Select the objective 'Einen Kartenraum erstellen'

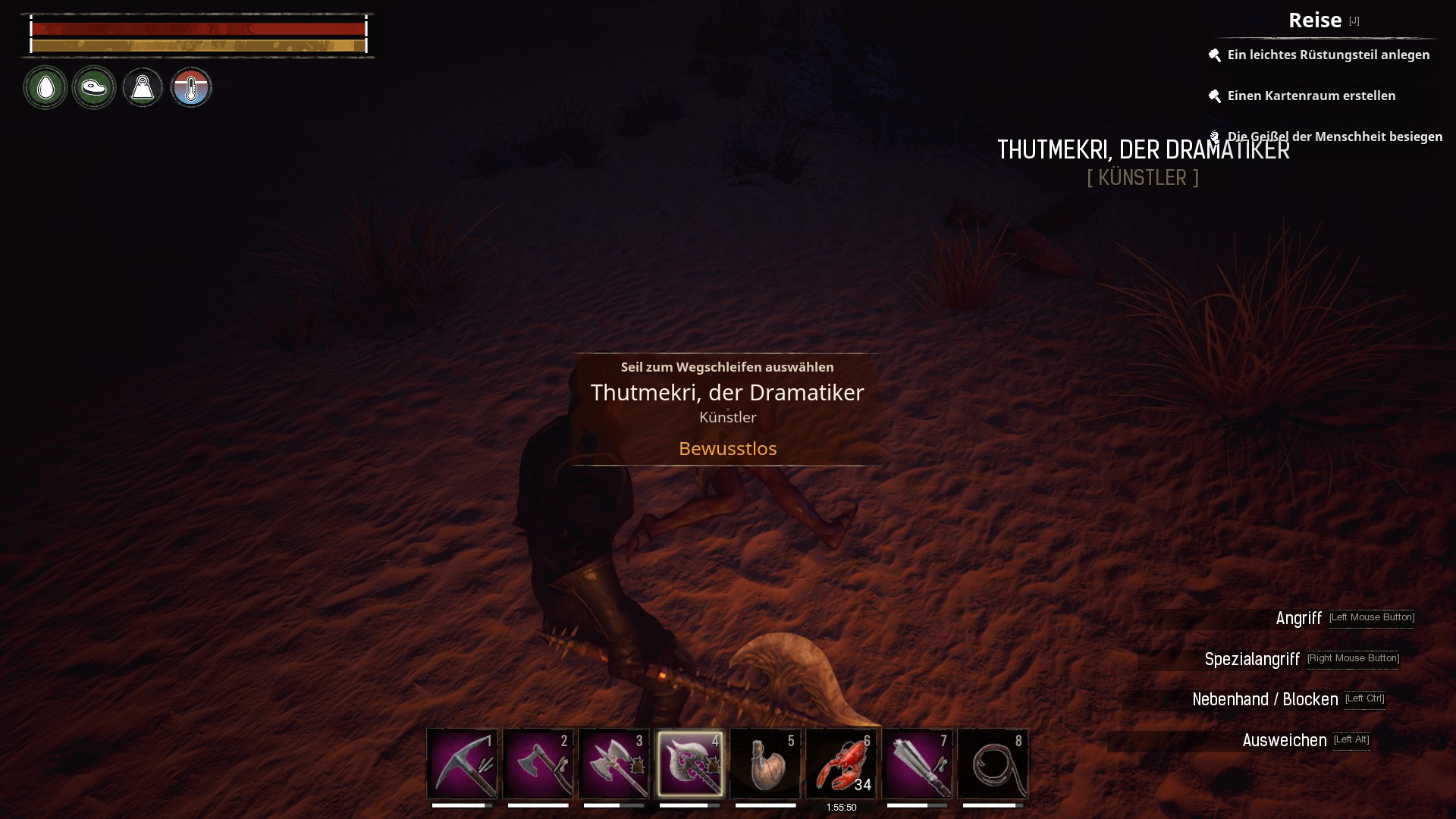tap(1311, 96)
